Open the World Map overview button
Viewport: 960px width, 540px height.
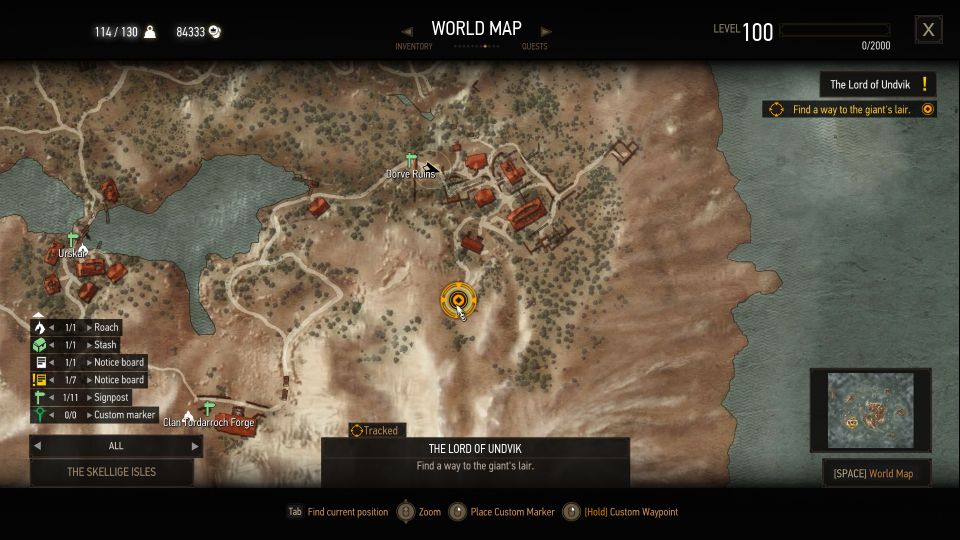[876, 472]
